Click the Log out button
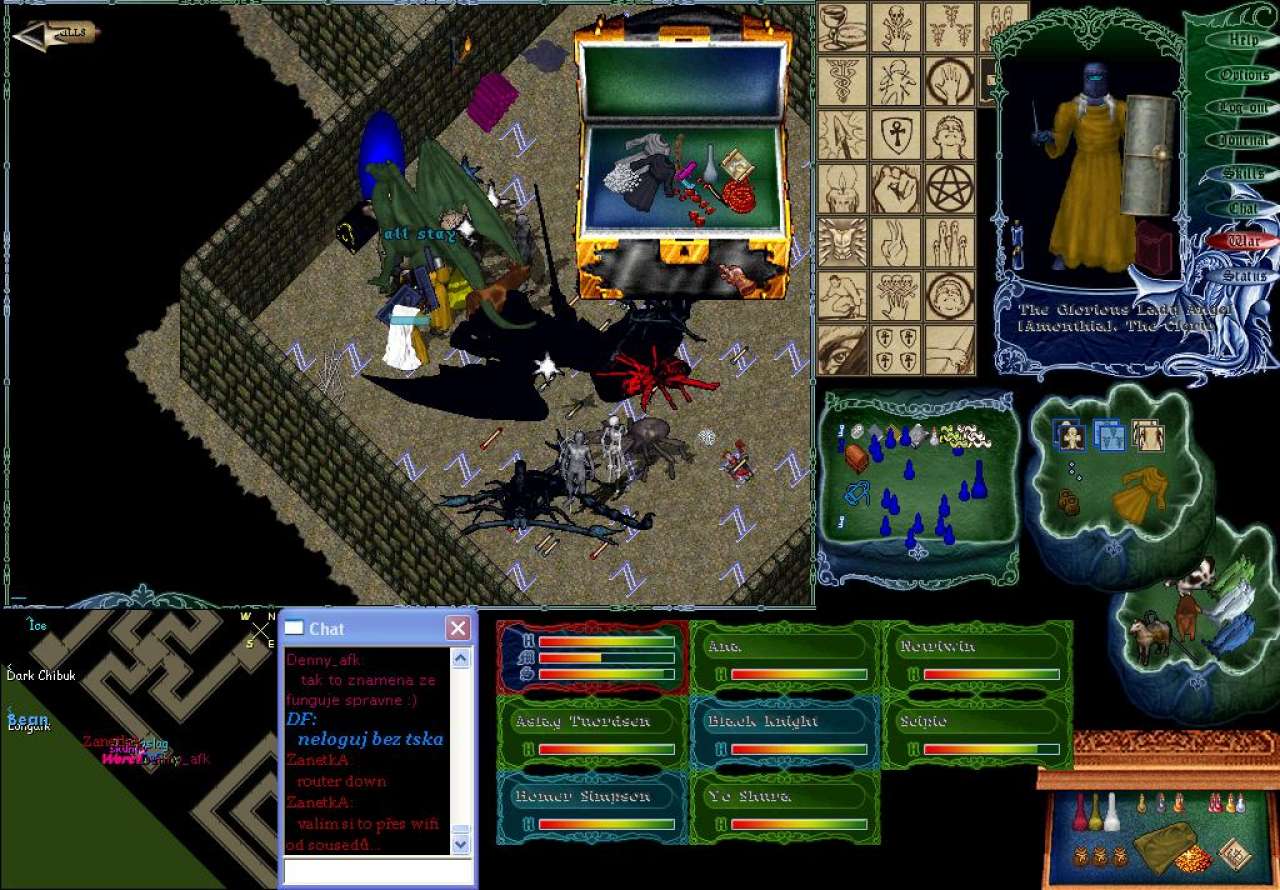This screenshot has width=1280, height=890. (x=1243, y=108)
